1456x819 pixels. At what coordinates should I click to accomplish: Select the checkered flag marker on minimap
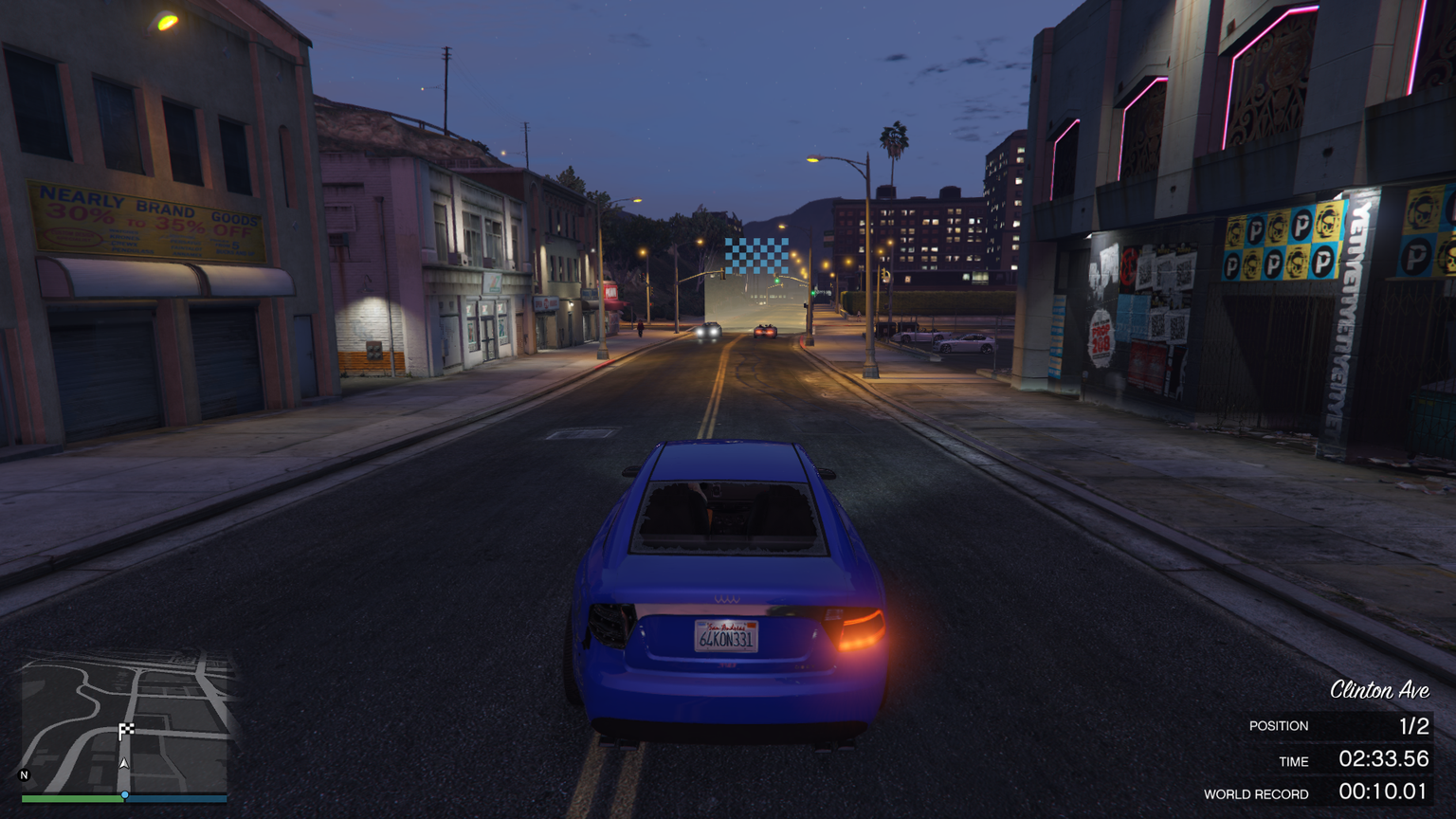coord(126,730)
